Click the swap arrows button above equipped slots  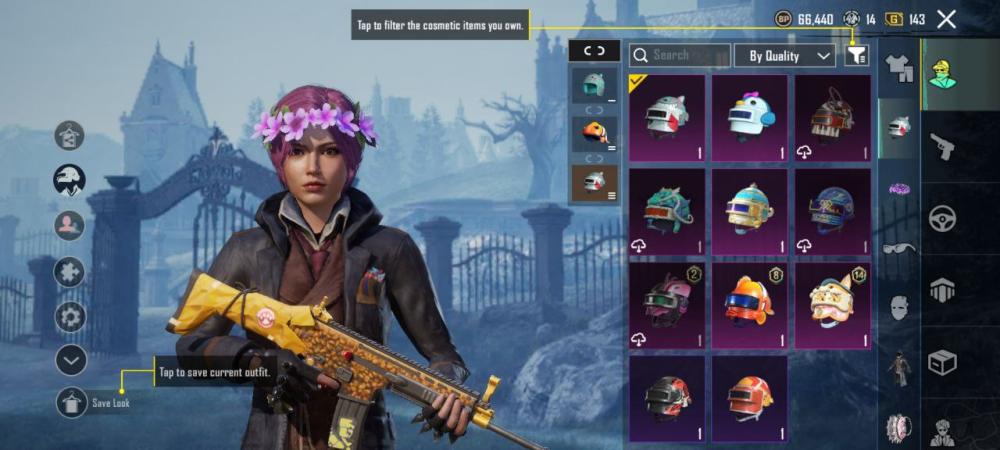point(594,51)
